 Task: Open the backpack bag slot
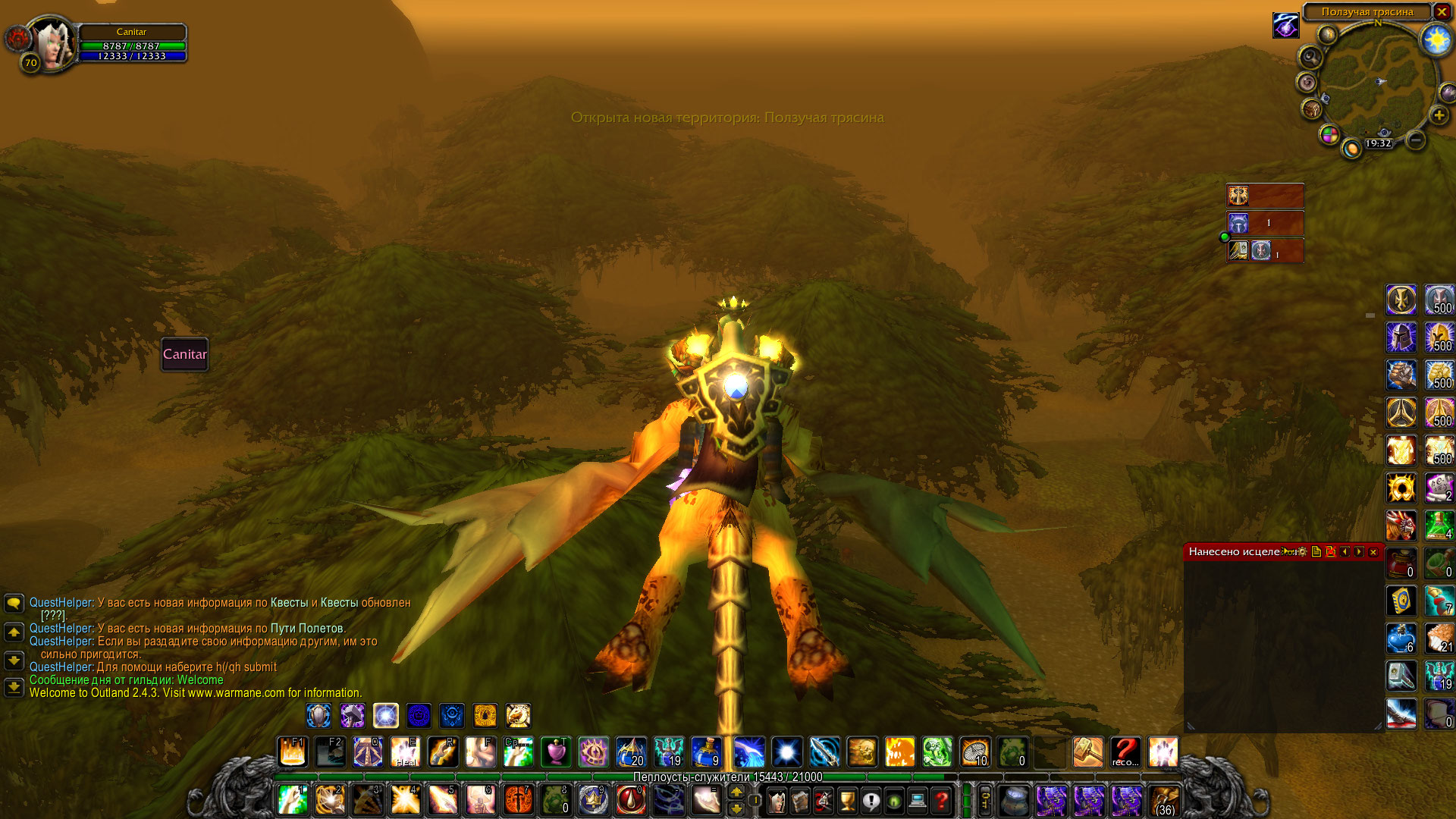1164,801
